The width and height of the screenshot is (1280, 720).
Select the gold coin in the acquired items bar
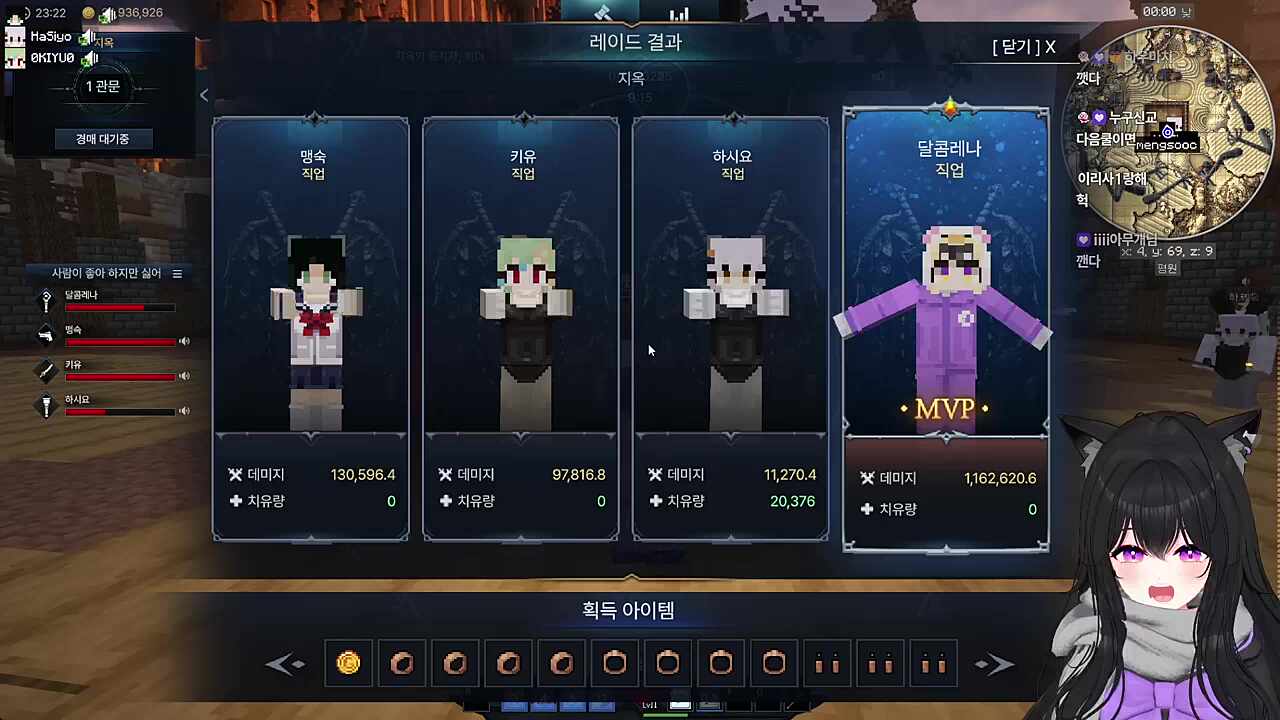348,663
